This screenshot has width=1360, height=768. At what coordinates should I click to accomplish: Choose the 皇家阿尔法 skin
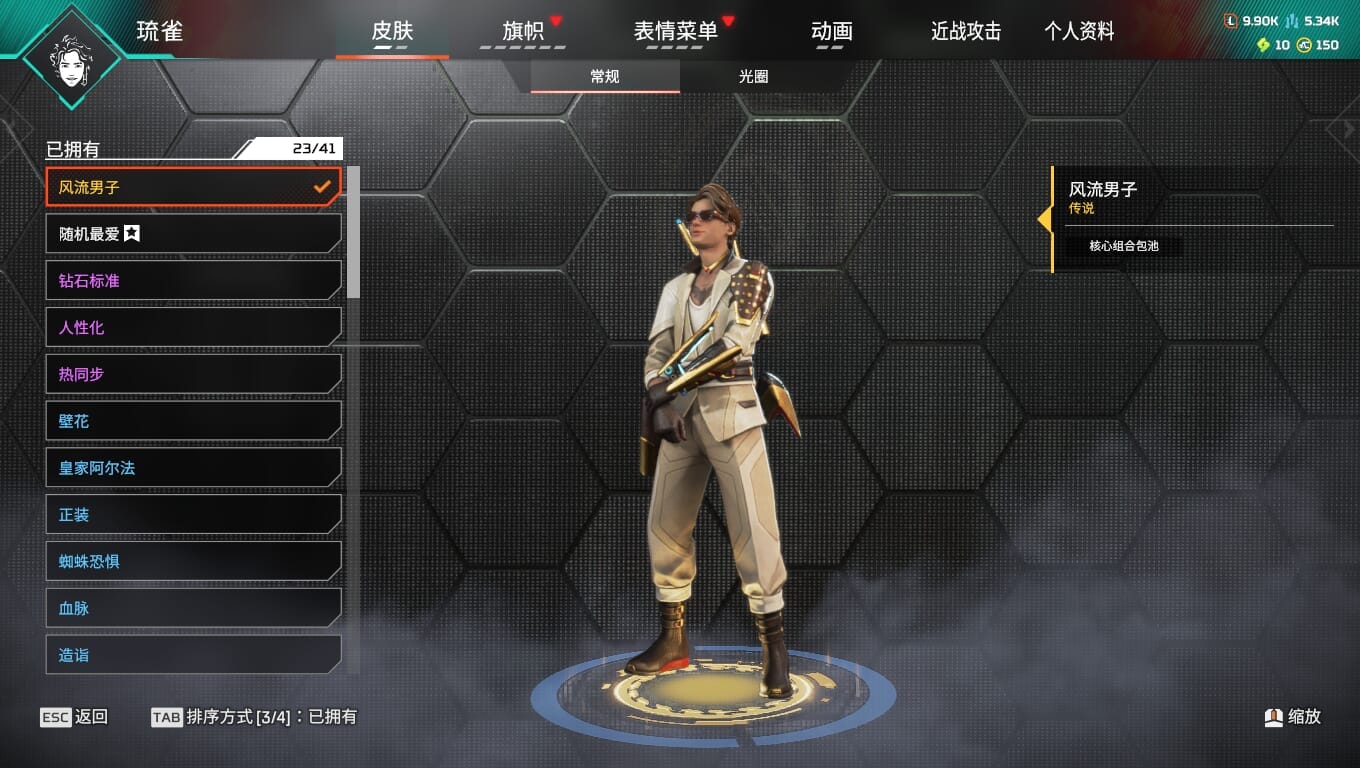coord(193,468)
